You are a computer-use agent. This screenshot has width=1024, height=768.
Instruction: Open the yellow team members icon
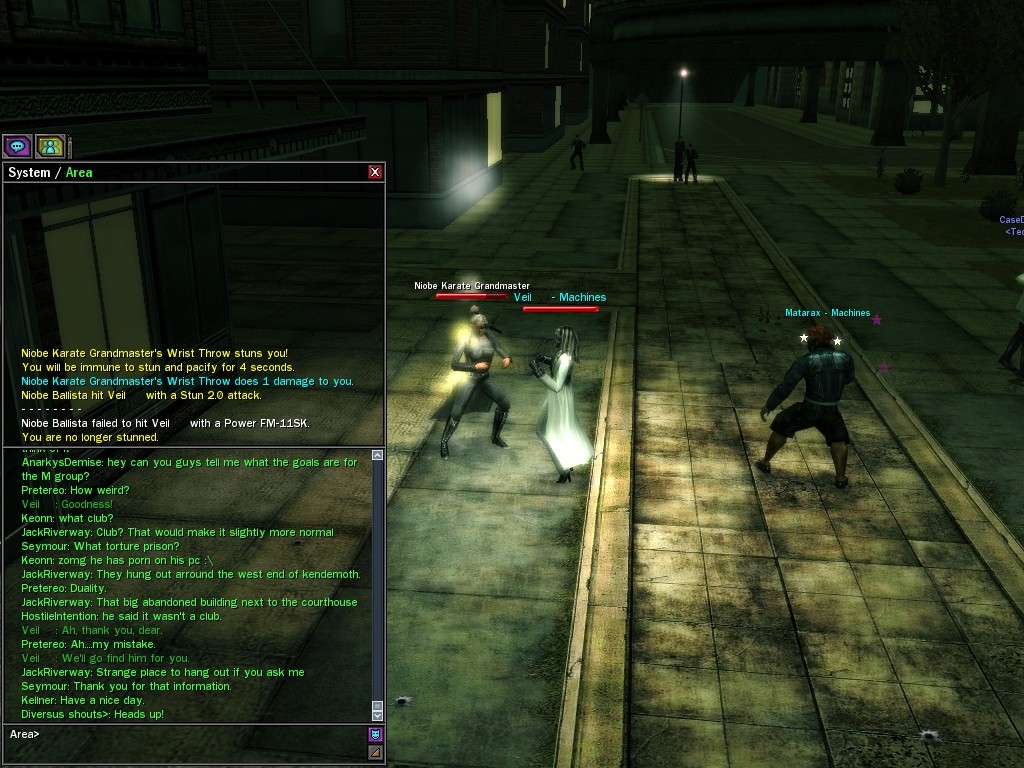50,146
